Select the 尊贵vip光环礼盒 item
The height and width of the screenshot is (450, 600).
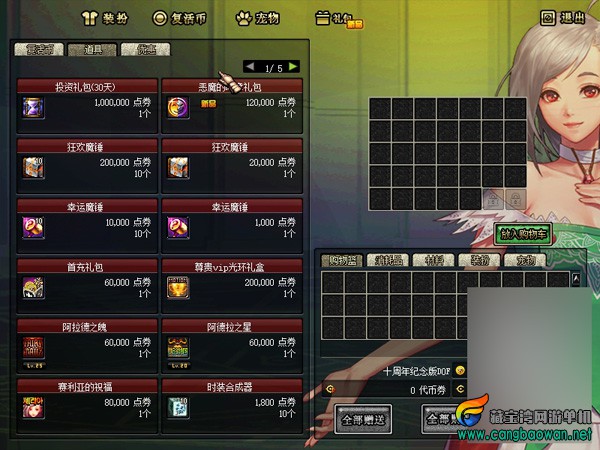pos(231,281)
